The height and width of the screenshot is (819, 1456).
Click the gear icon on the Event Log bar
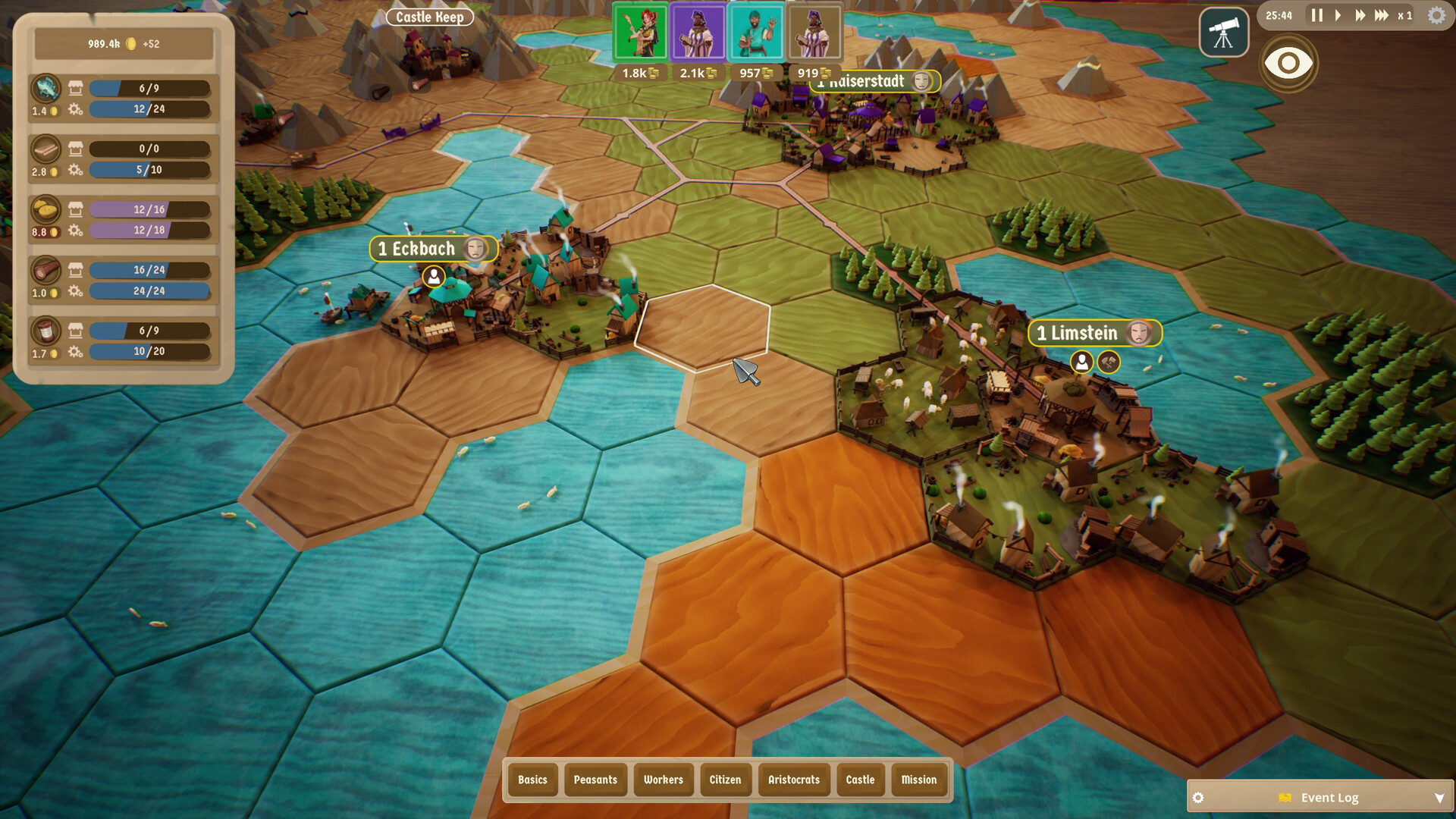tap(1198, 797)
